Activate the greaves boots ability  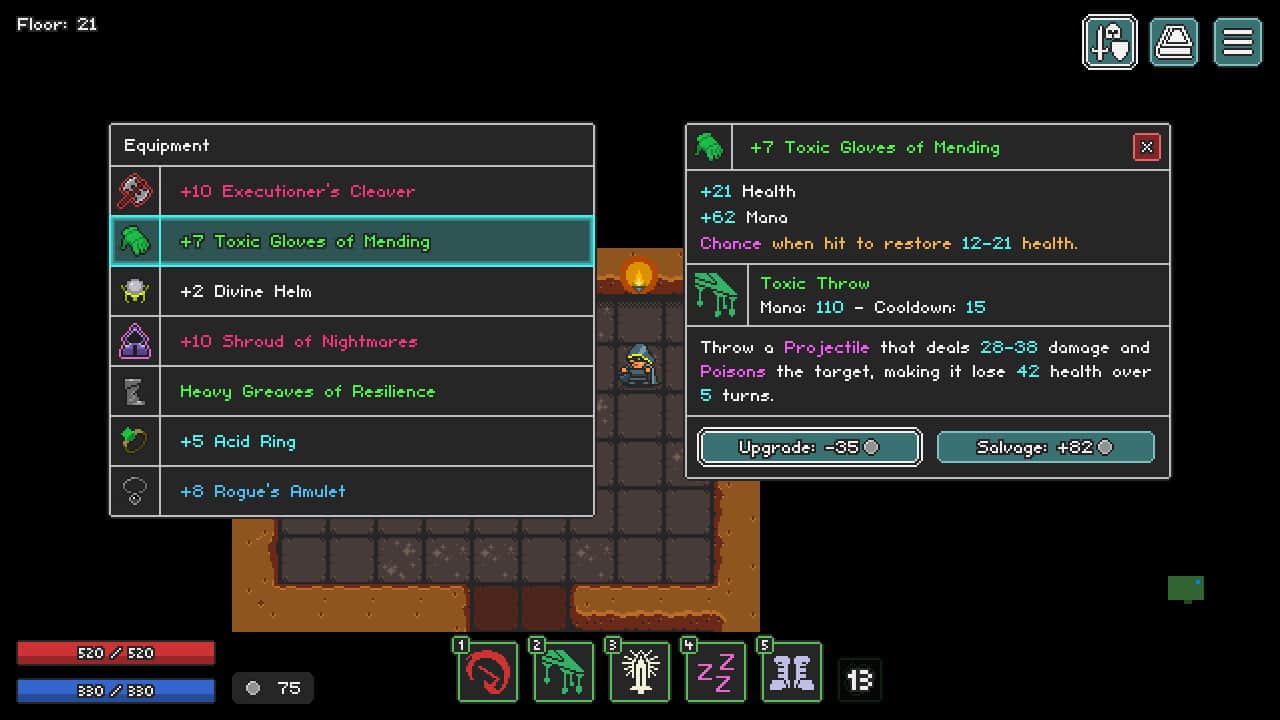coord(792,672)
